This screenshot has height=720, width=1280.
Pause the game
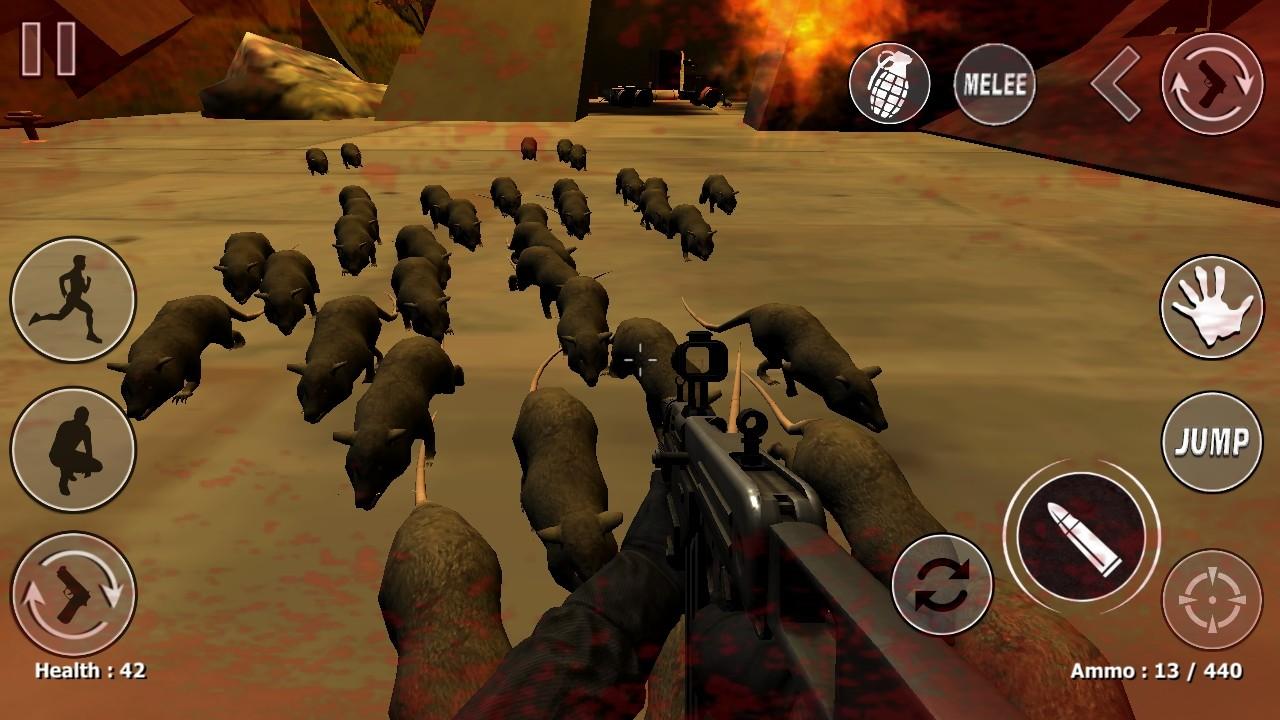[x=49, y=49]
